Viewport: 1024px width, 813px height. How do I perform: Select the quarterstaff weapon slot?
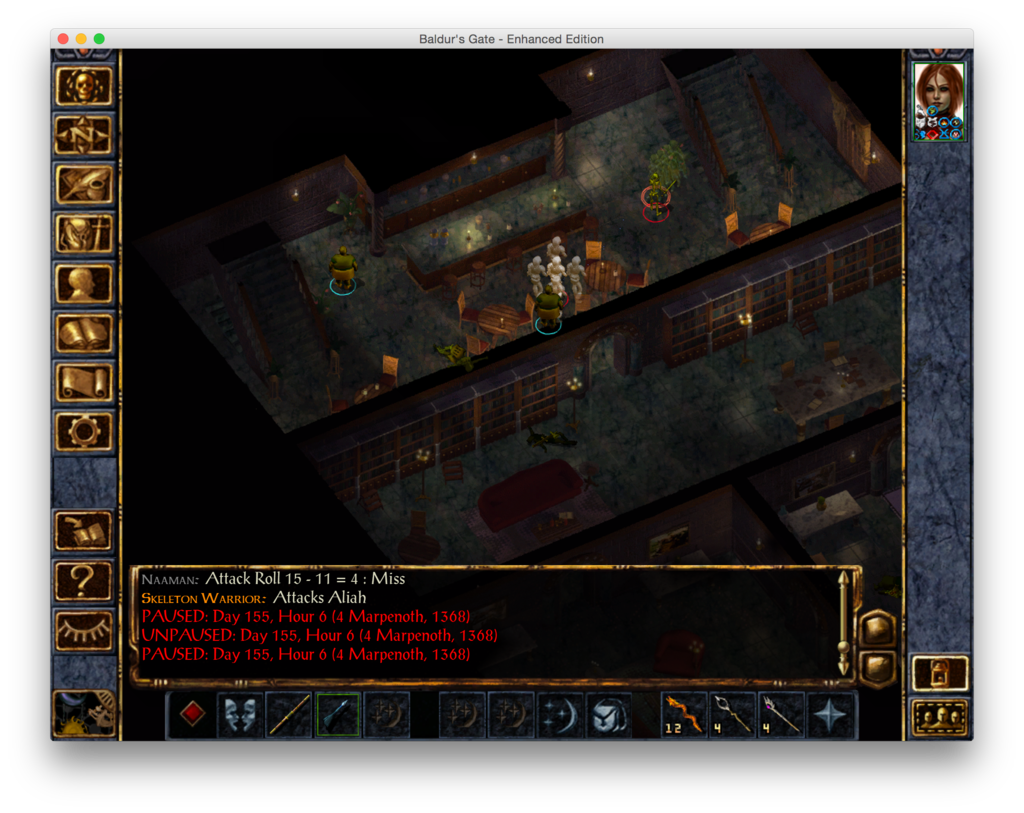(290, 715)
